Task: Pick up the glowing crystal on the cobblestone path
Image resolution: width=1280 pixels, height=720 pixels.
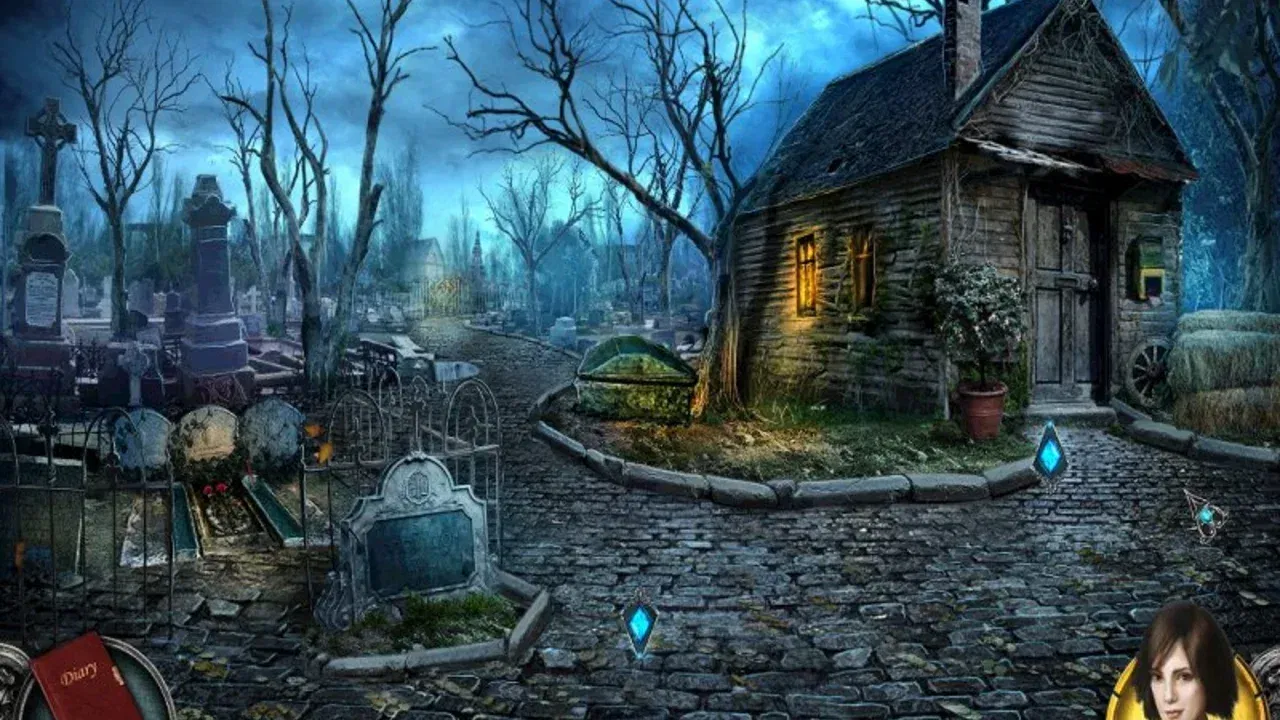Action: point(641,625)
